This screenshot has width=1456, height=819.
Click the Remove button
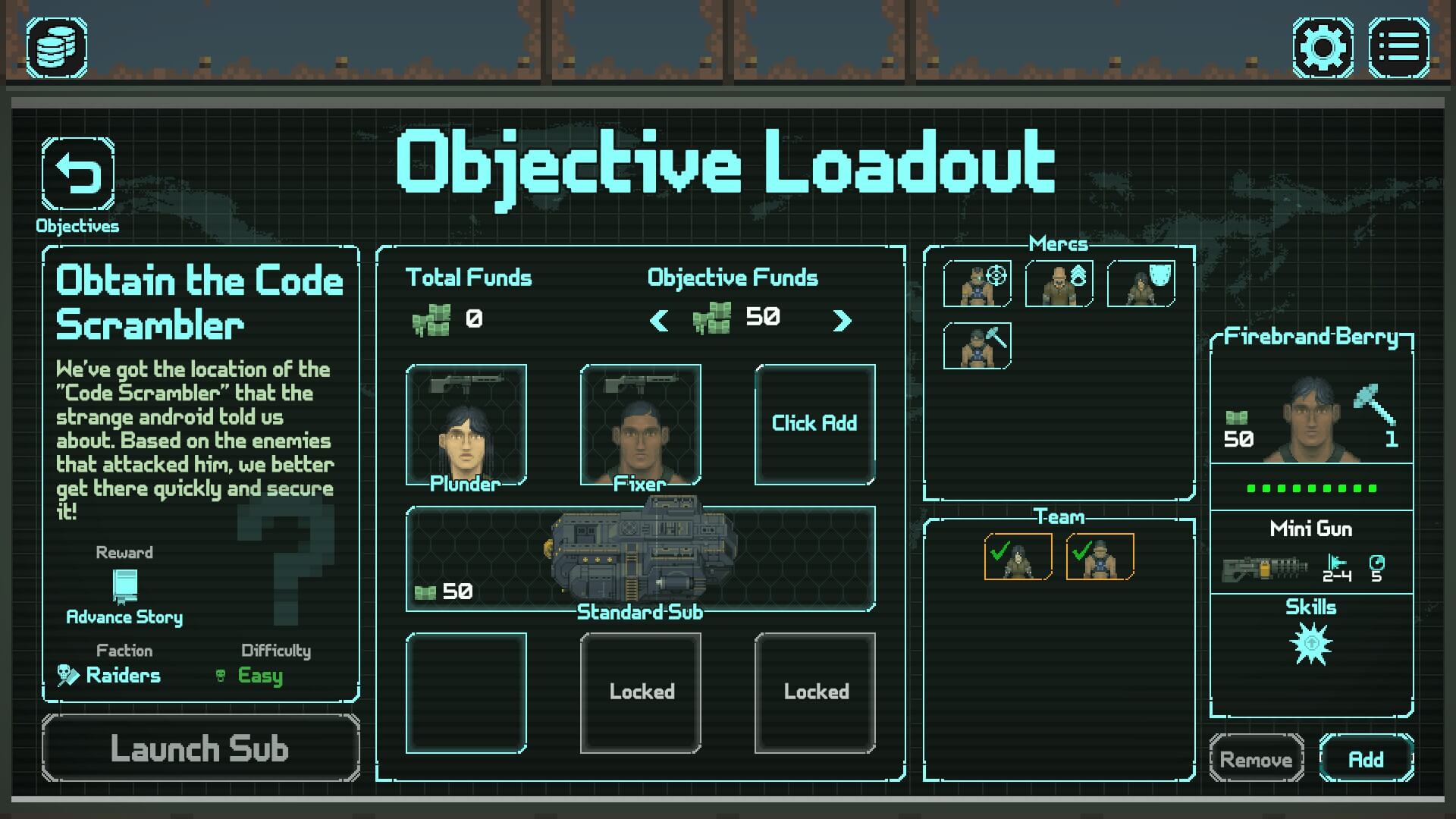click(x=1256, y=758)
